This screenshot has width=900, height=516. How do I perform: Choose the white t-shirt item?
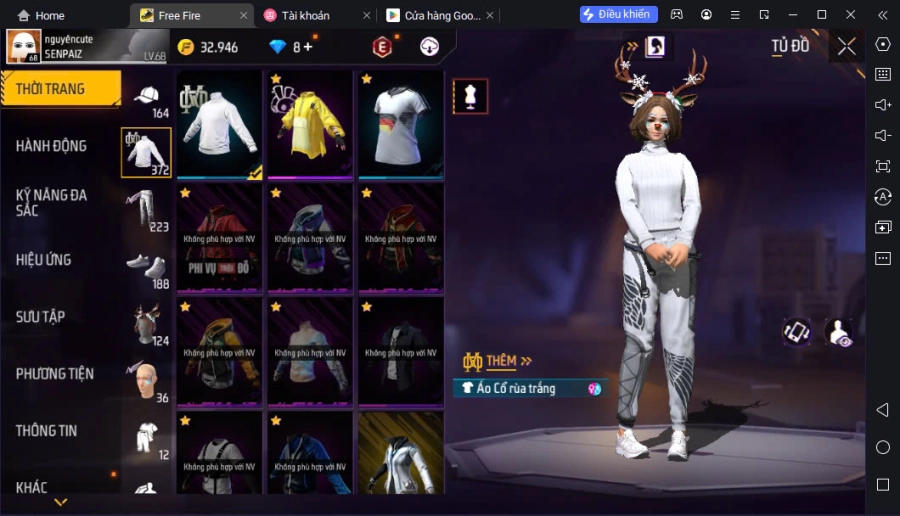(400, 124)
